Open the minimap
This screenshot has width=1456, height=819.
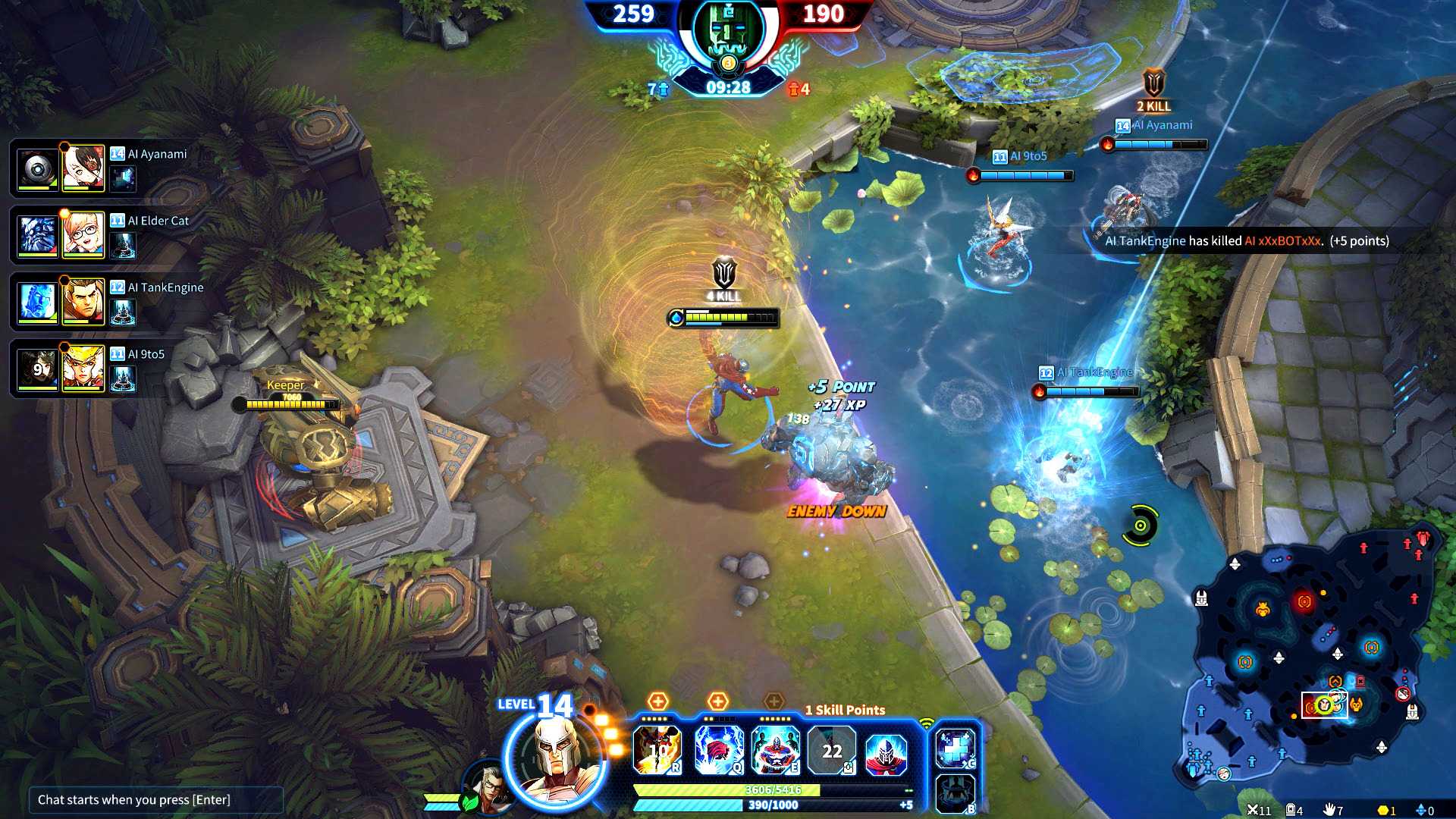tap(1312, 660)
